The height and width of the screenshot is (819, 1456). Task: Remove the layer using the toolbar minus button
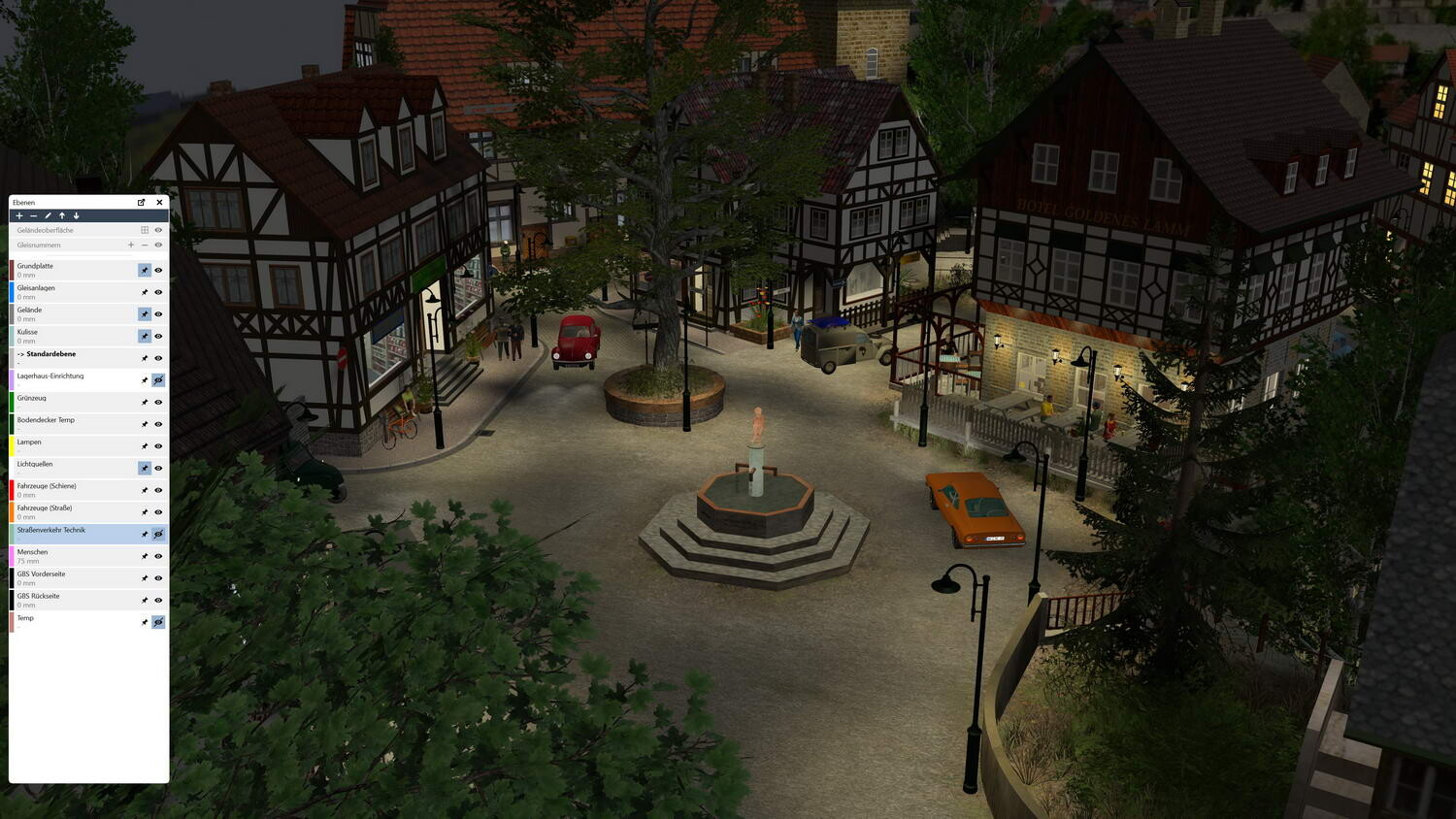[x=33, y=216]
